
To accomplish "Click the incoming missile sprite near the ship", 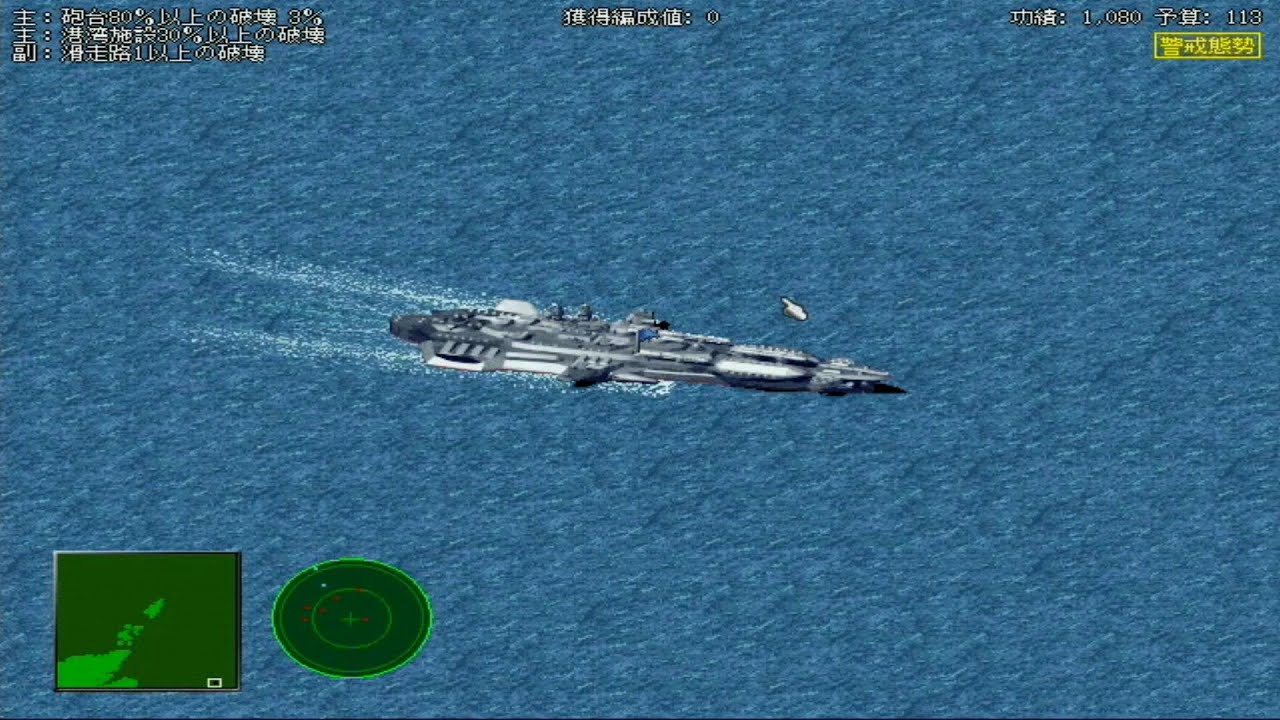I will (794, 308).
